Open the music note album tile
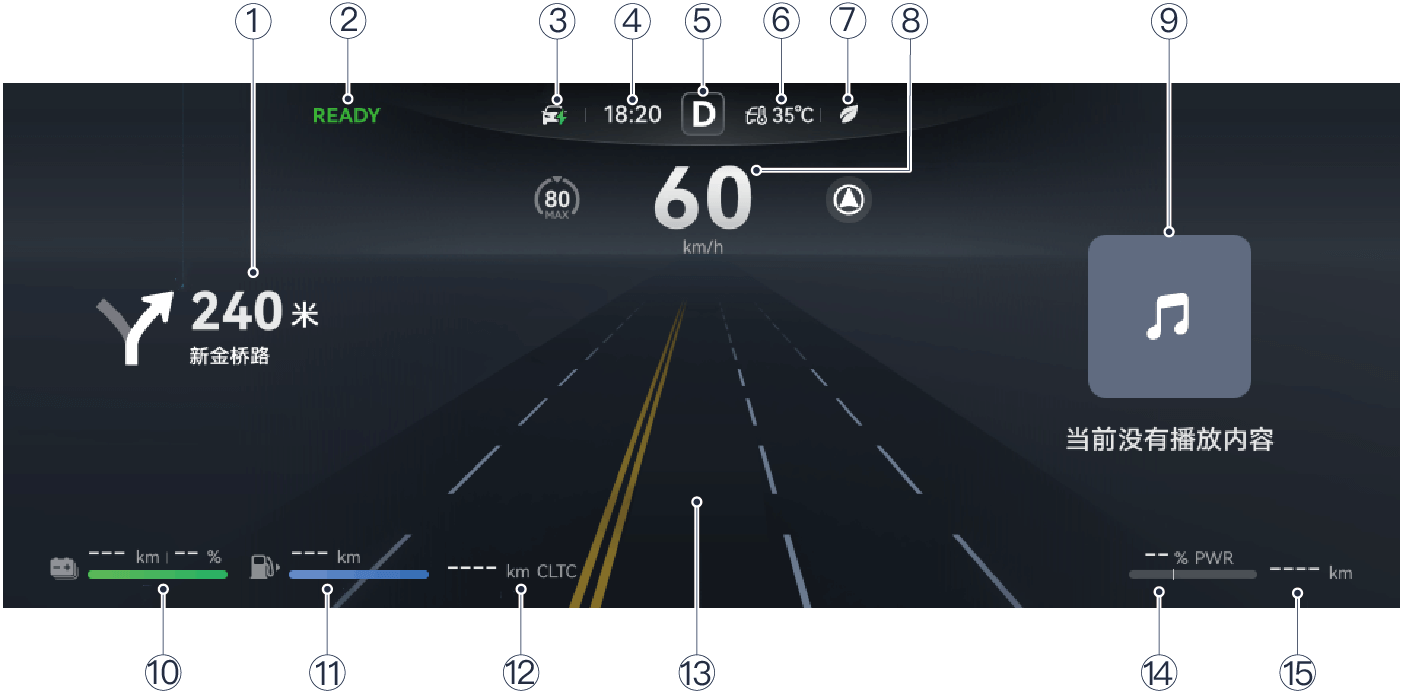 1169,316
